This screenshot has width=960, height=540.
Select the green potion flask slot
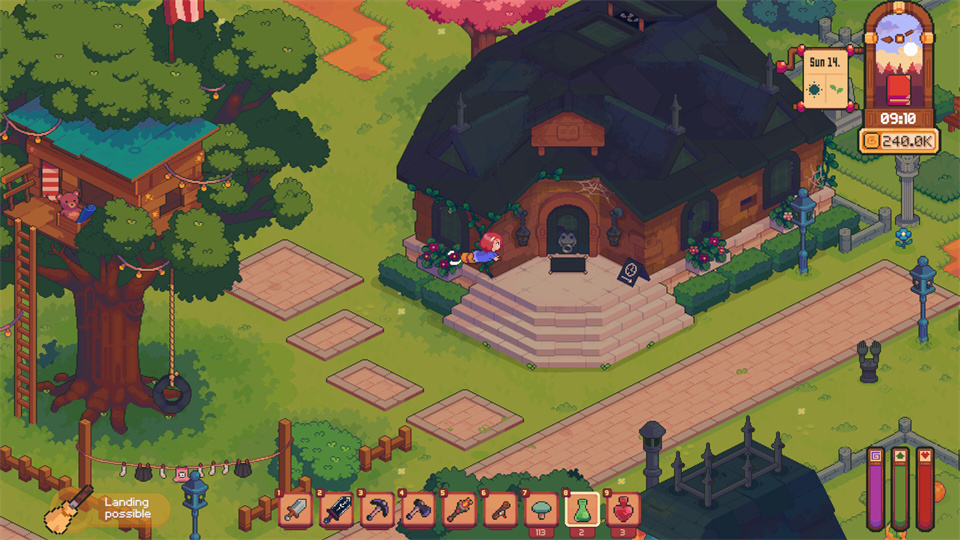coord(582,510)
